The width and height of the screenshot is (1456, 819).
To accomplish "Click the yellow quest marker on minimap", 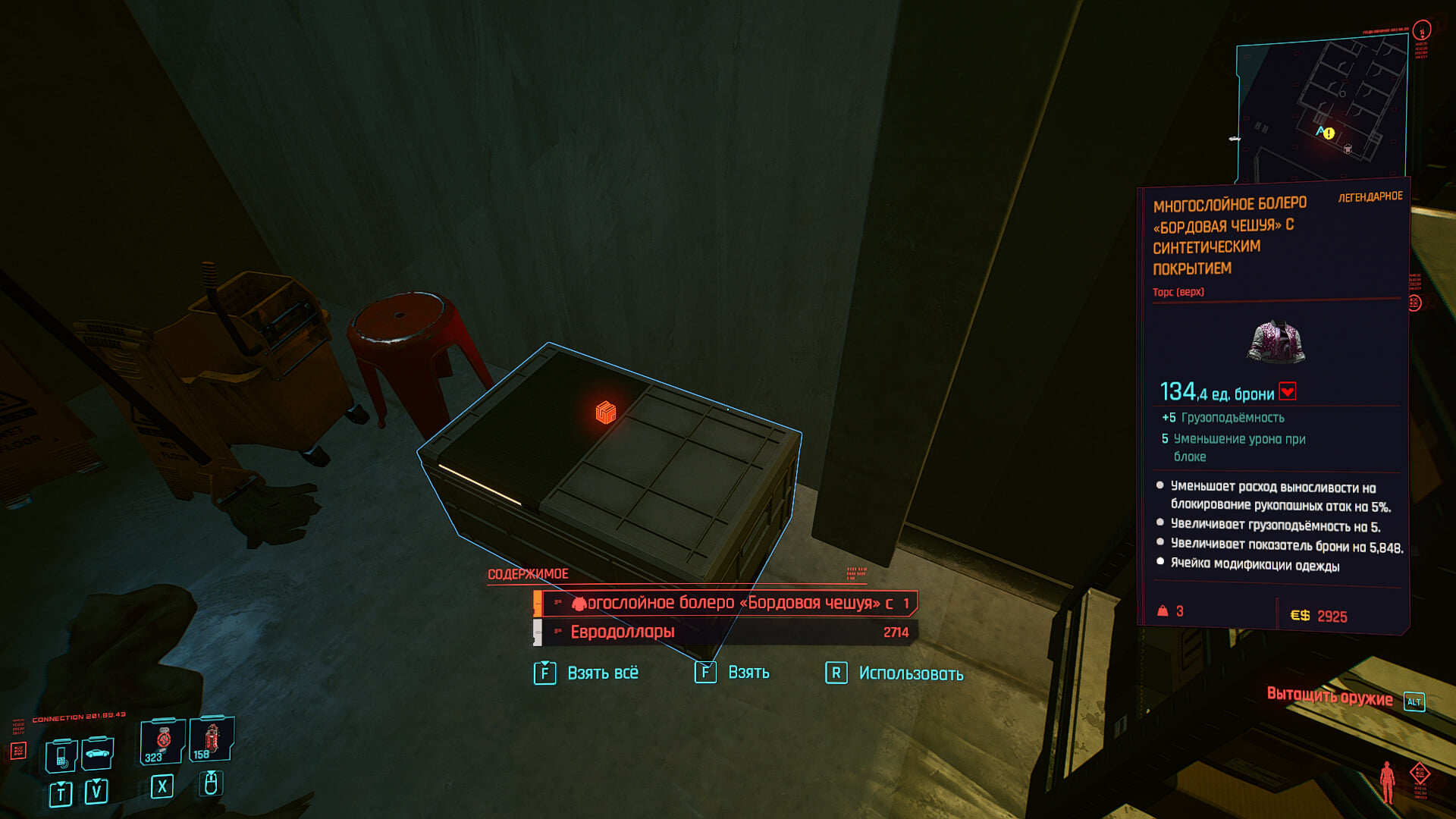I will 1329,133.
